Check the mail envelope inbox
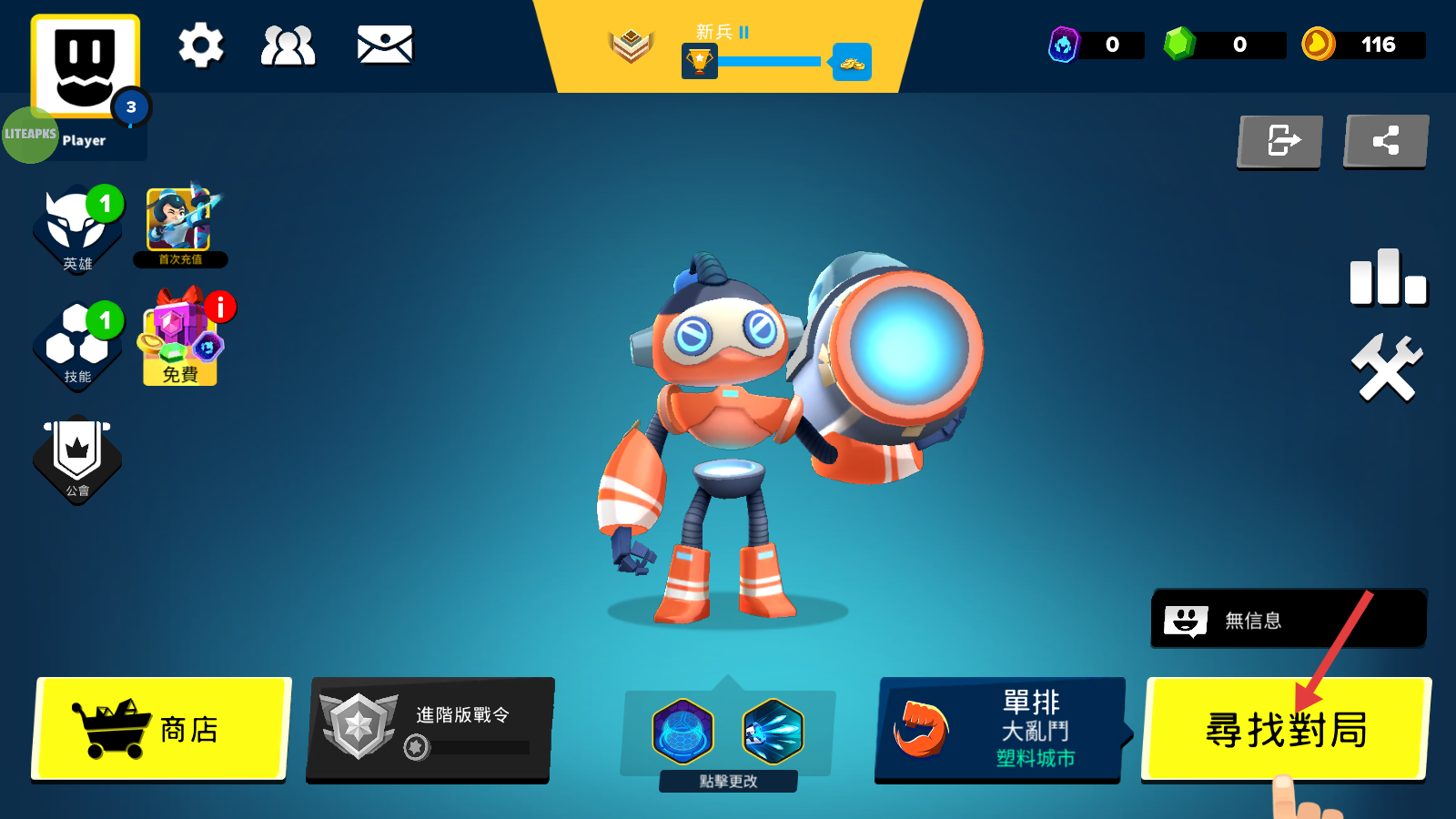This screenshot has width=1456, height=819. (x=385, y=45)
